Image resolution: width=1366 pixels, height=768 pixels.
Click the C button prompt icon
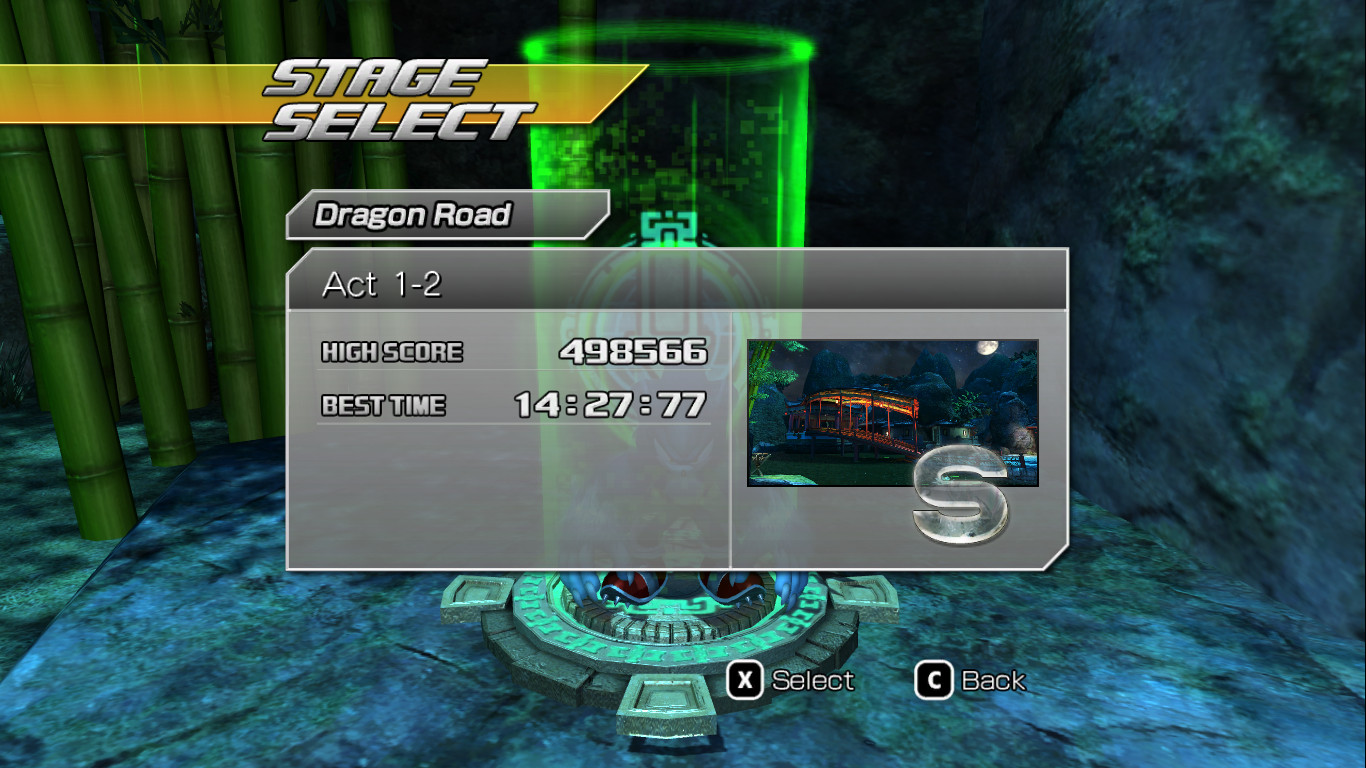[934, 681]
